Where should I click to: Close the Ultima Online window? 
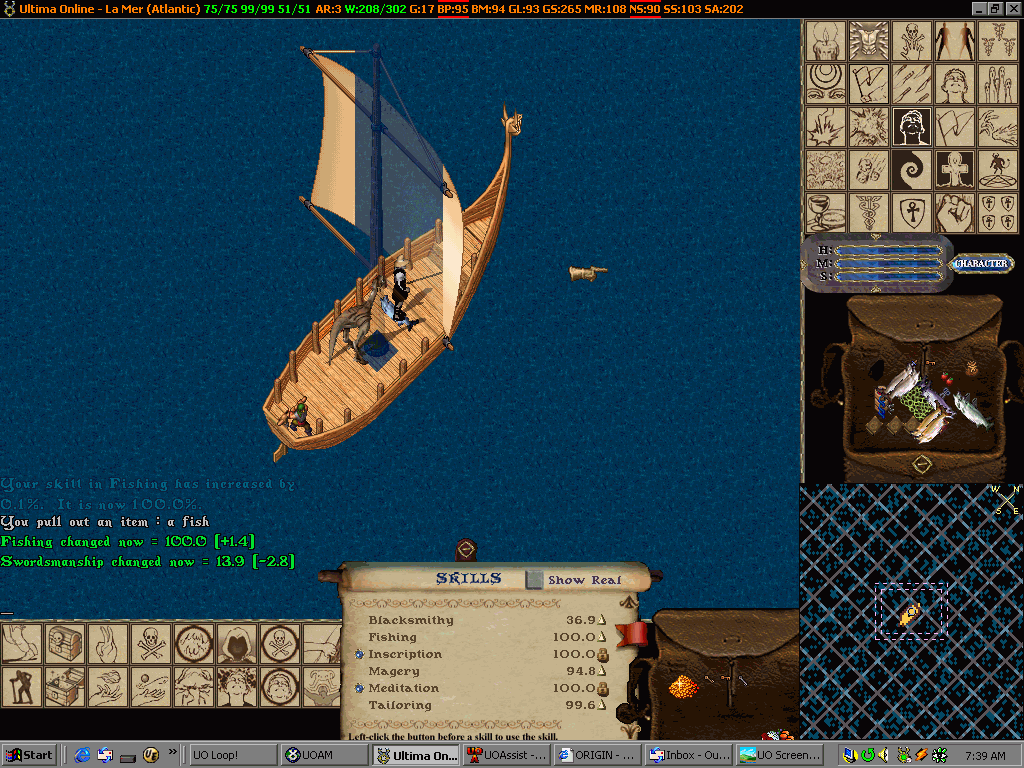[1013, 8]
